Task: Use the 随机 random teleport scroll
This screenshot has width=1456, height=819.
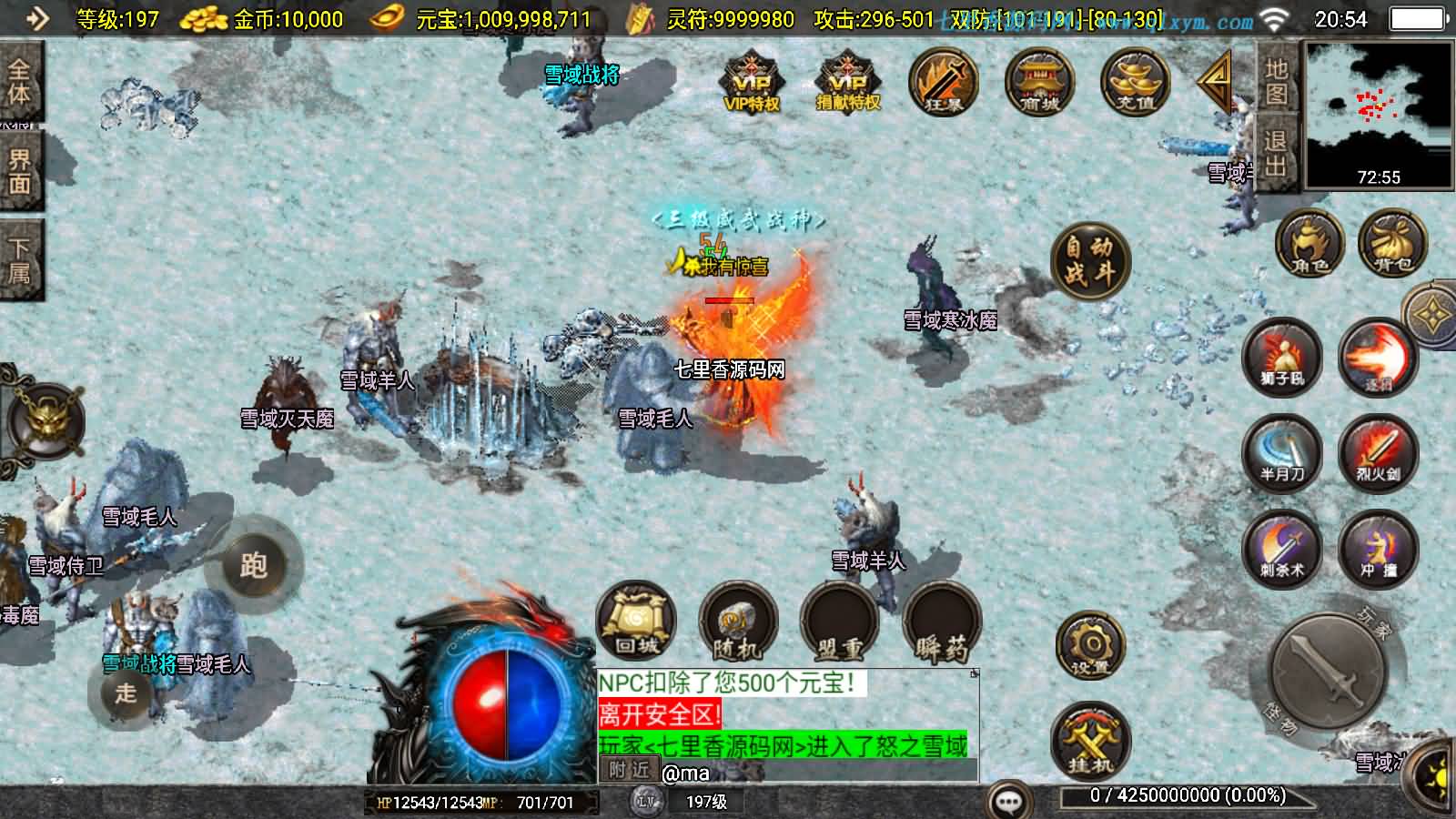Action: coord(738,623)
